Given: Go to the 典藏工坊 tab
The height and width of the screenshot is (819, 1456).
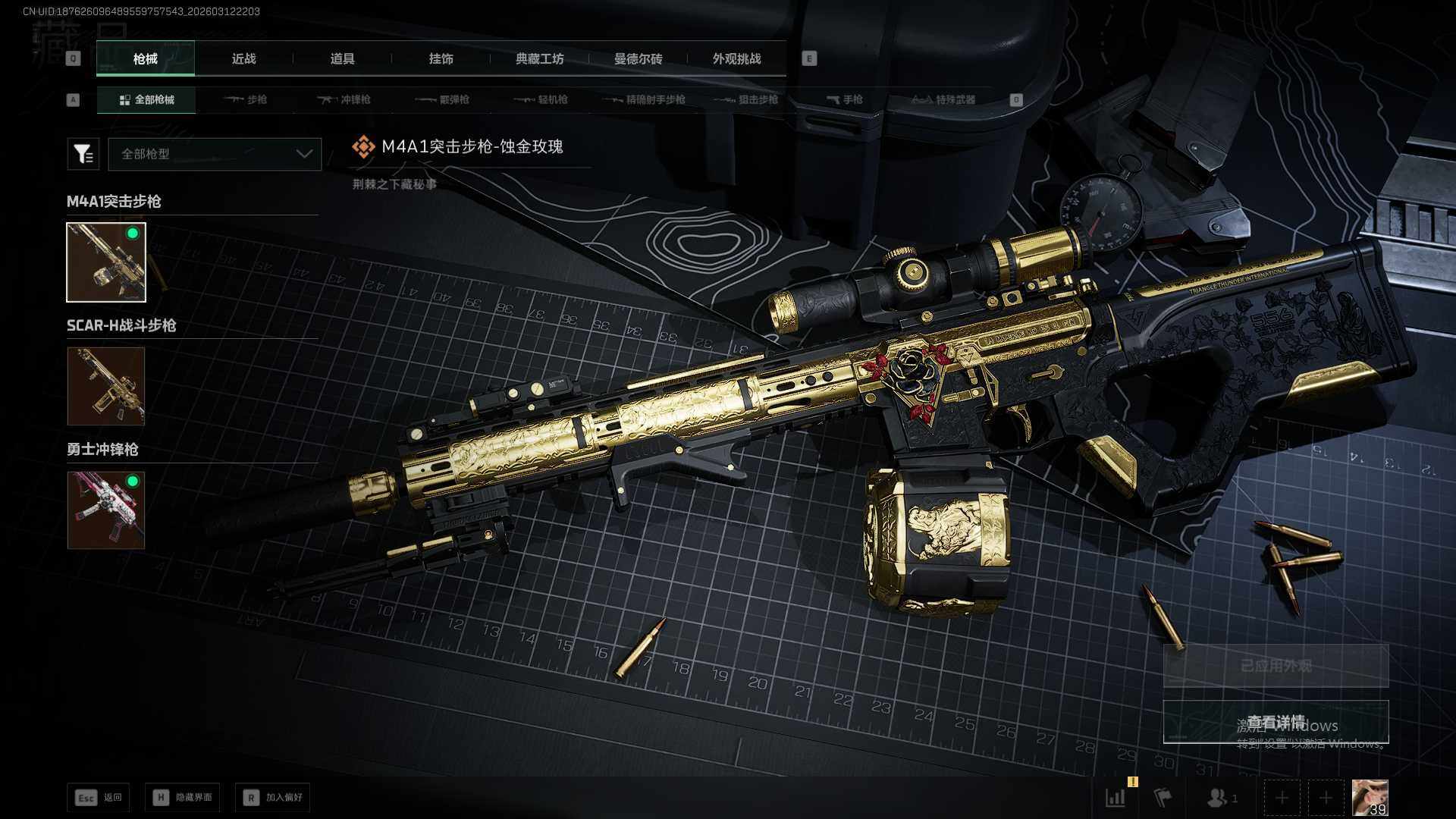Looking at the screenshot, I should coord(539,58).
